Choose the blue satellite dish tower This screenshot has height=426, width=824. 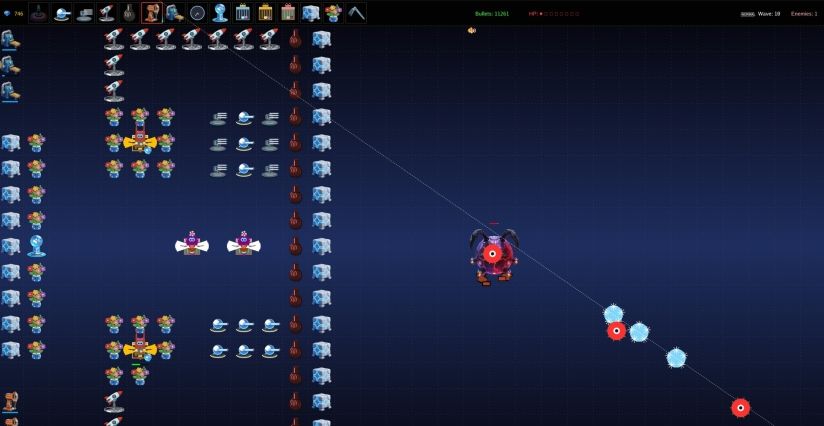[x=62, y=13]
